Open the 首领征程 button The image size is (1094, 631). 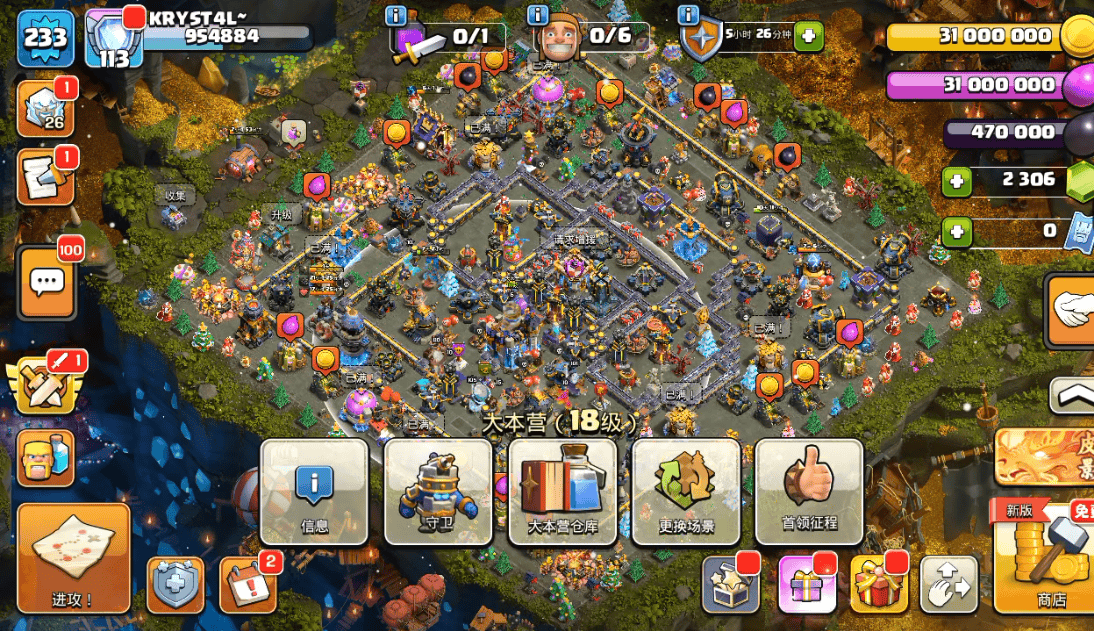(x=809, y=491)
